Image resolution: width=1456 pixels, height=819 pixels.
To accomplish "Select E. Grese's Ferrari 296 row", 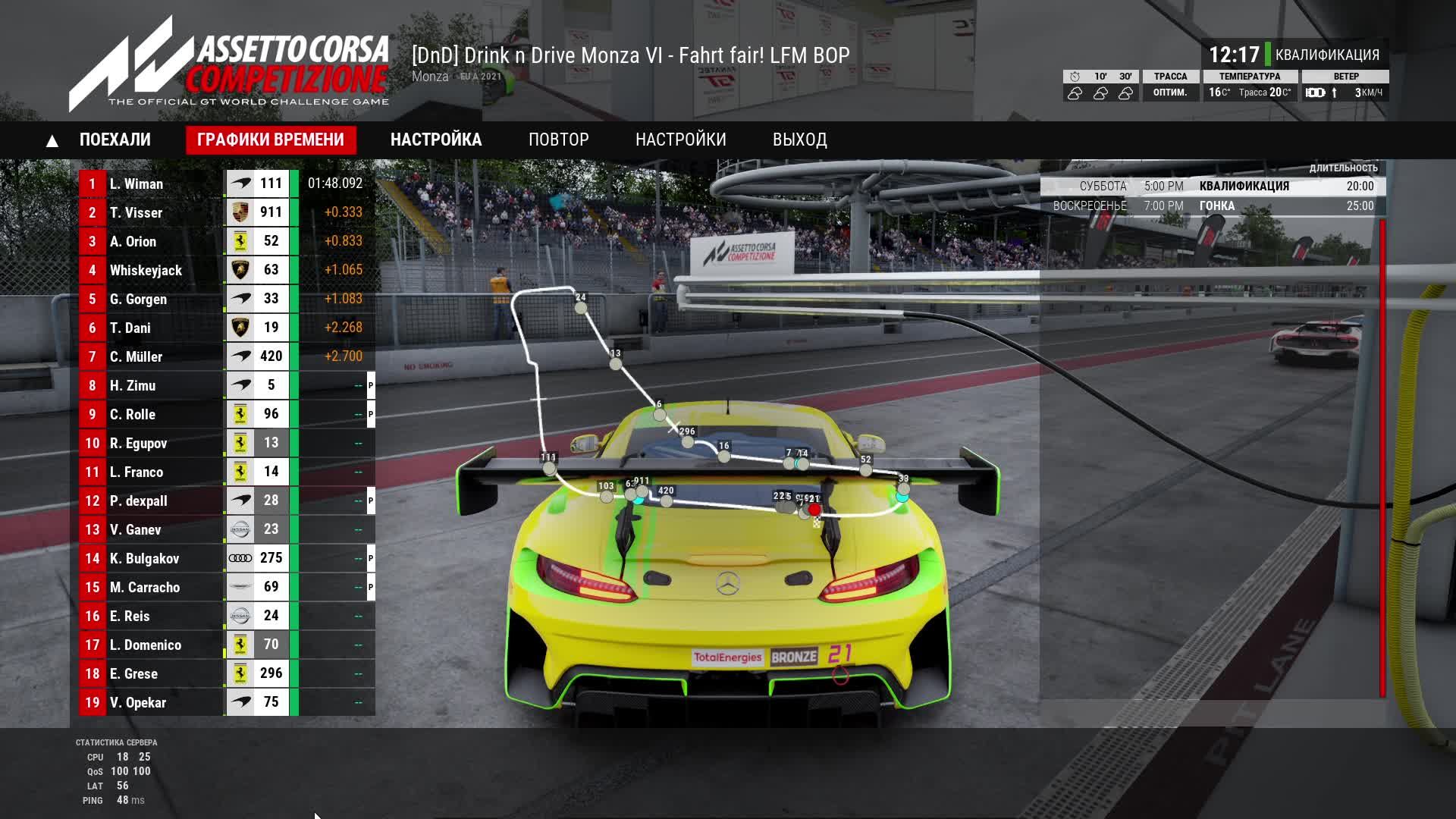I will (x=226, y=673).
